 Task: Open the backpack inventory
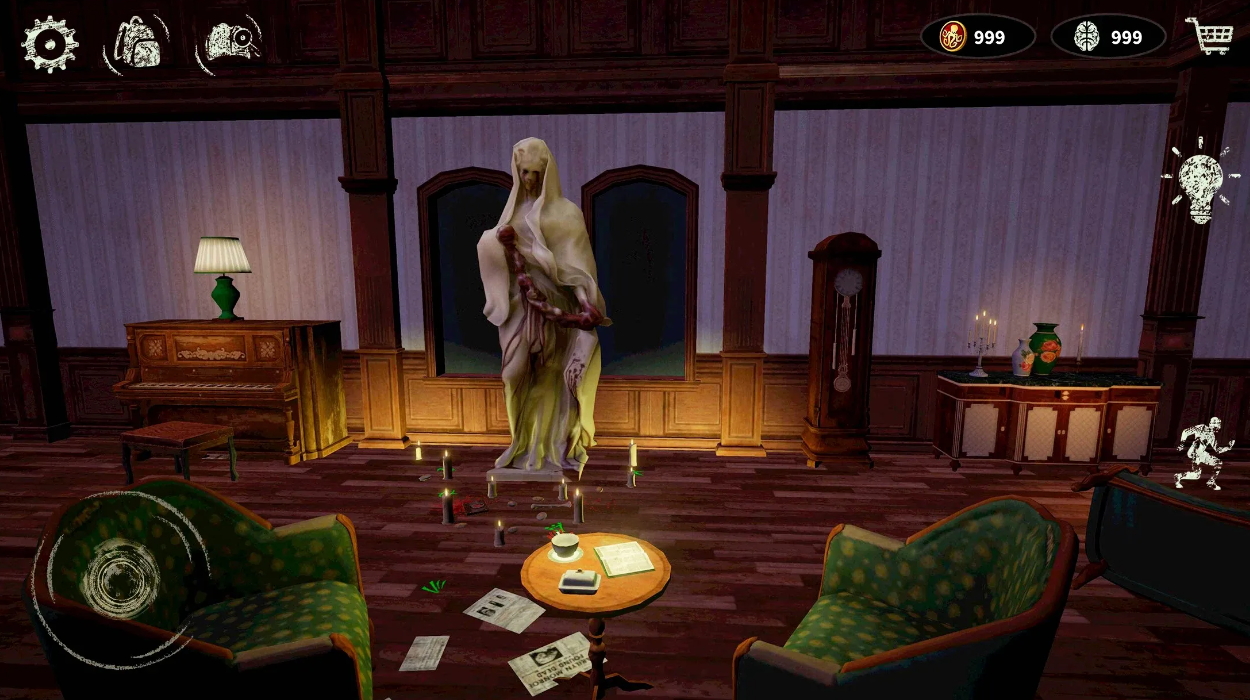[139, 43]
